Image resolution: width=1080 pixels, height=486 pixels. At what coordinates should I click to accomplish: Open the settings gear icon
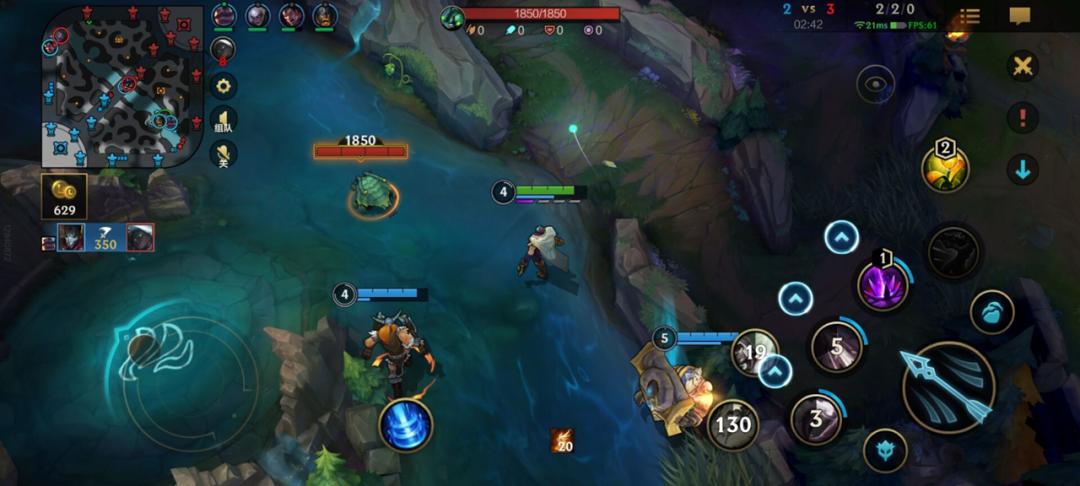(x=224, y=85)
